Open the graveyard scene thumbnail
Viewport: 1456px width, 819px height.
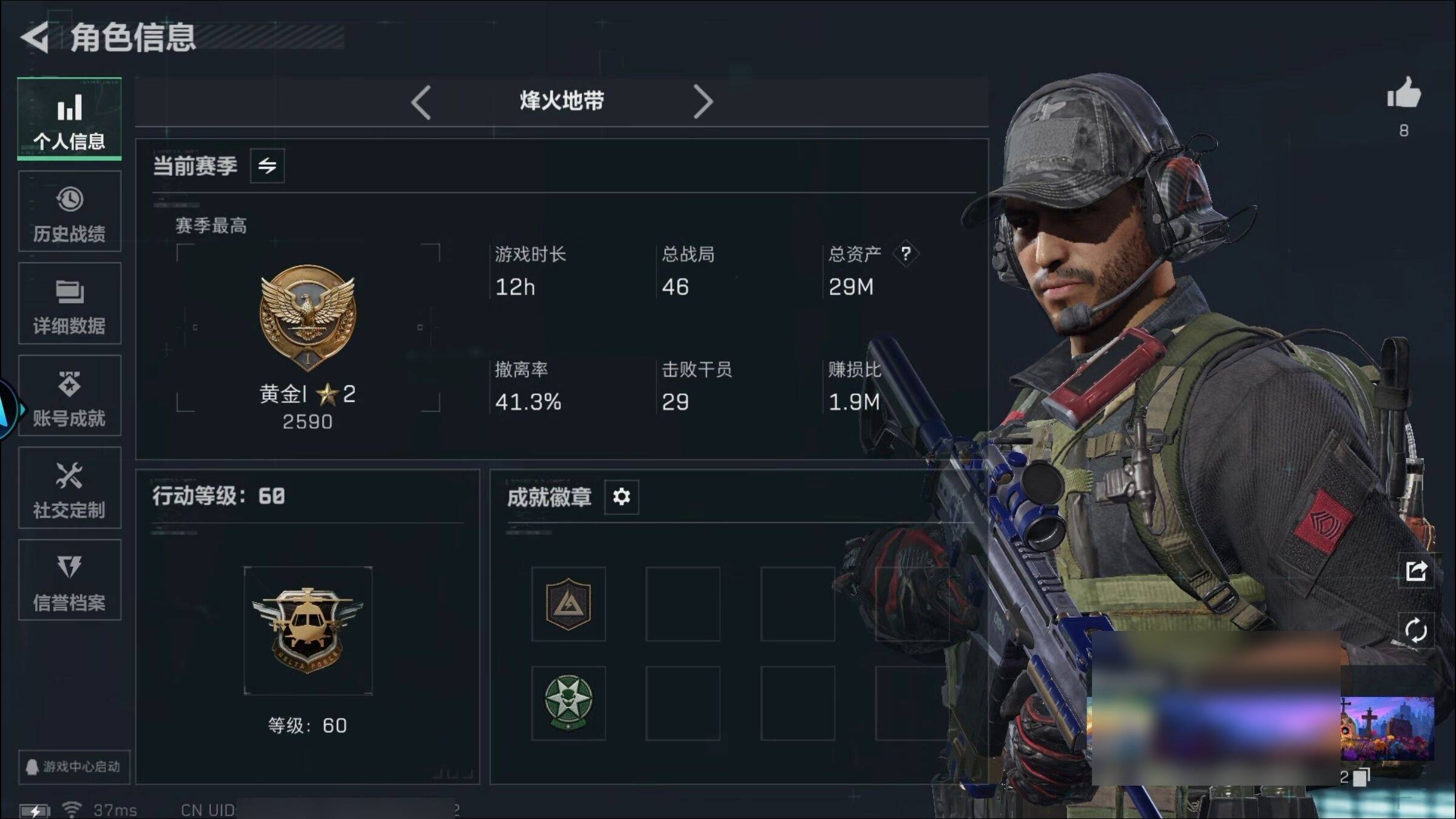coord(1387,729)
